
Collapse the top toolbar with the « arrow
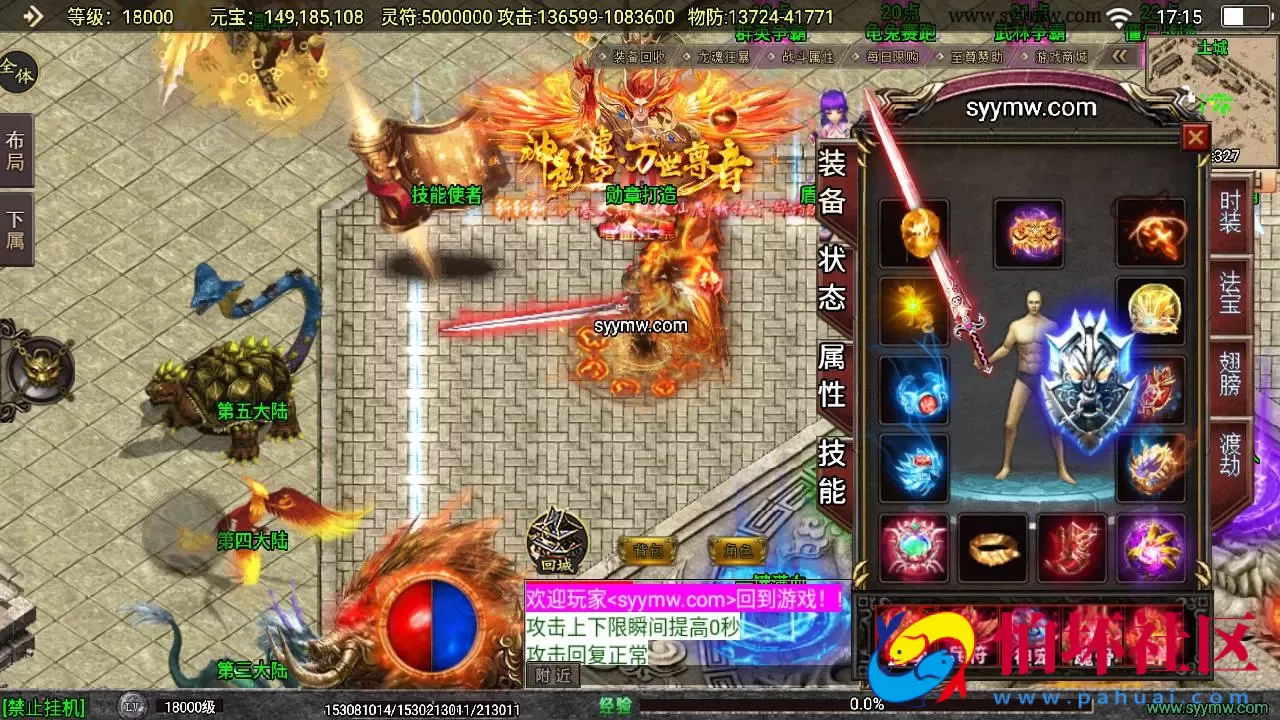pos(1120,57)
